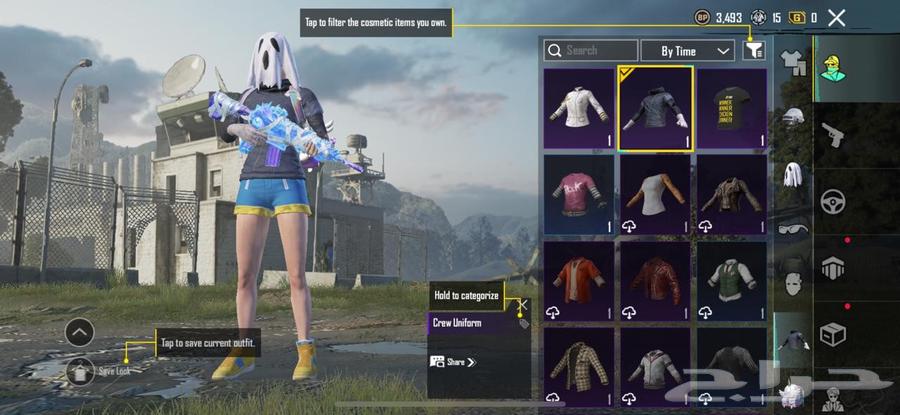
Task: Select the white jacket item
Action: tap(579, 108)
